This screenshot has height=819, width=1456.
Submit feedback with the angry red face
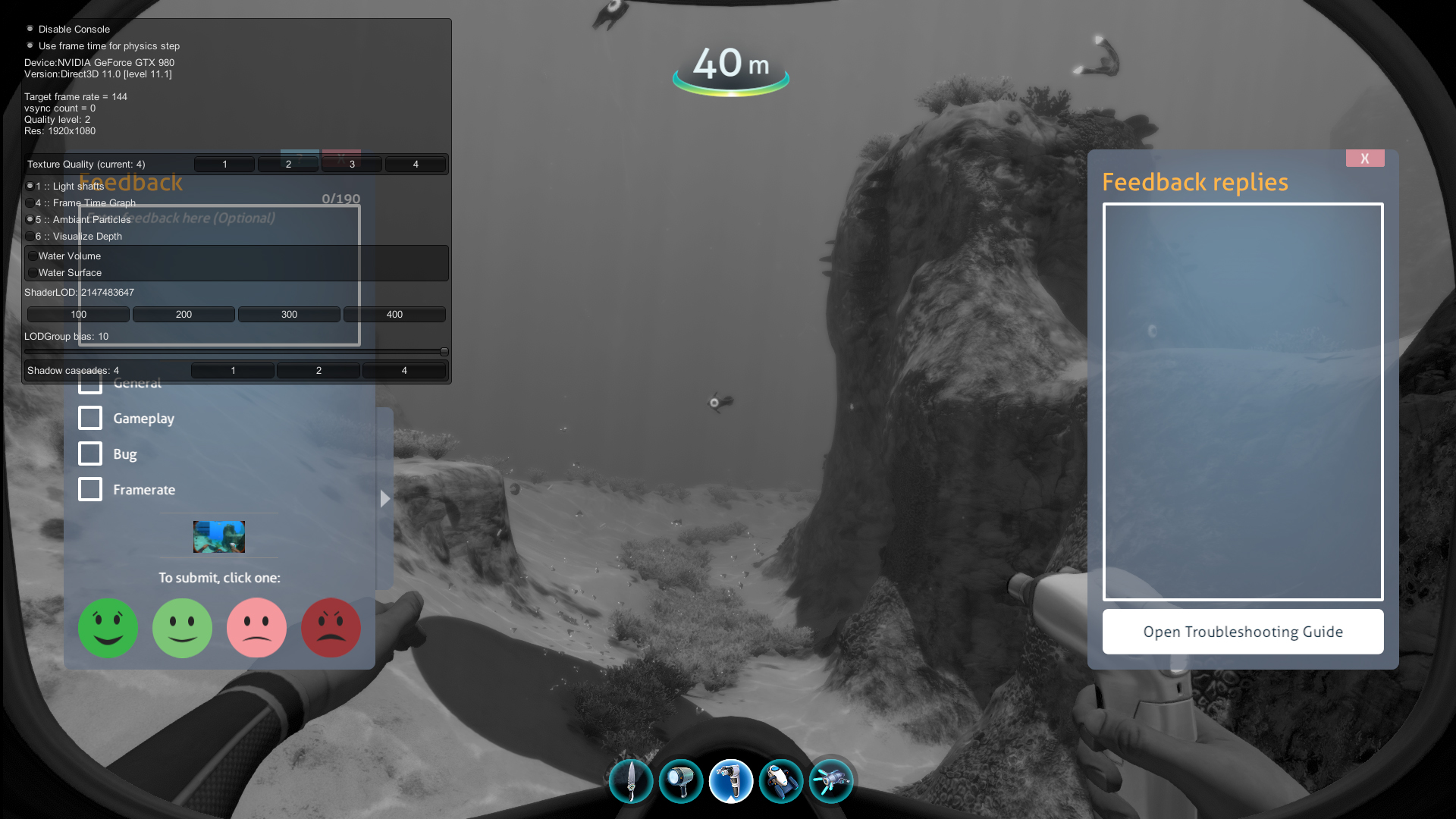331,628
